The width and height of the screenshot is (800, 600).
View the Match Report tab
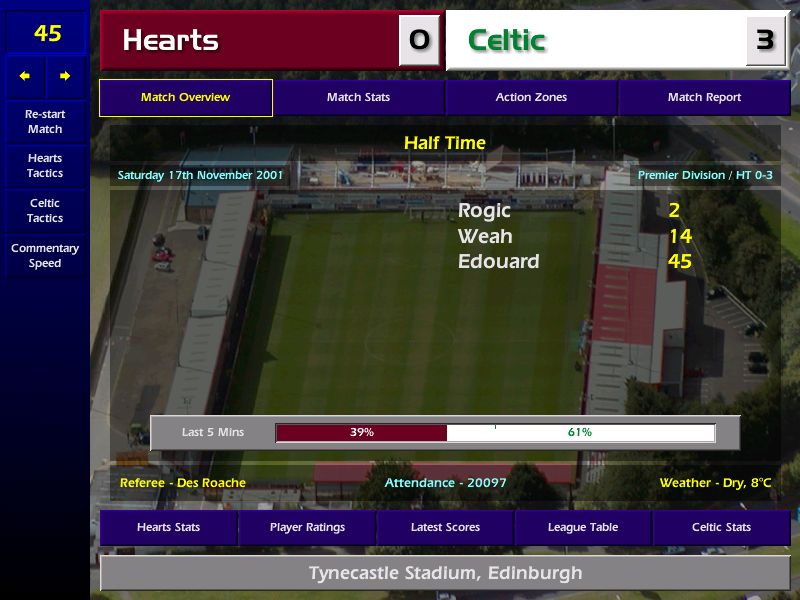(x=704, y=98)
